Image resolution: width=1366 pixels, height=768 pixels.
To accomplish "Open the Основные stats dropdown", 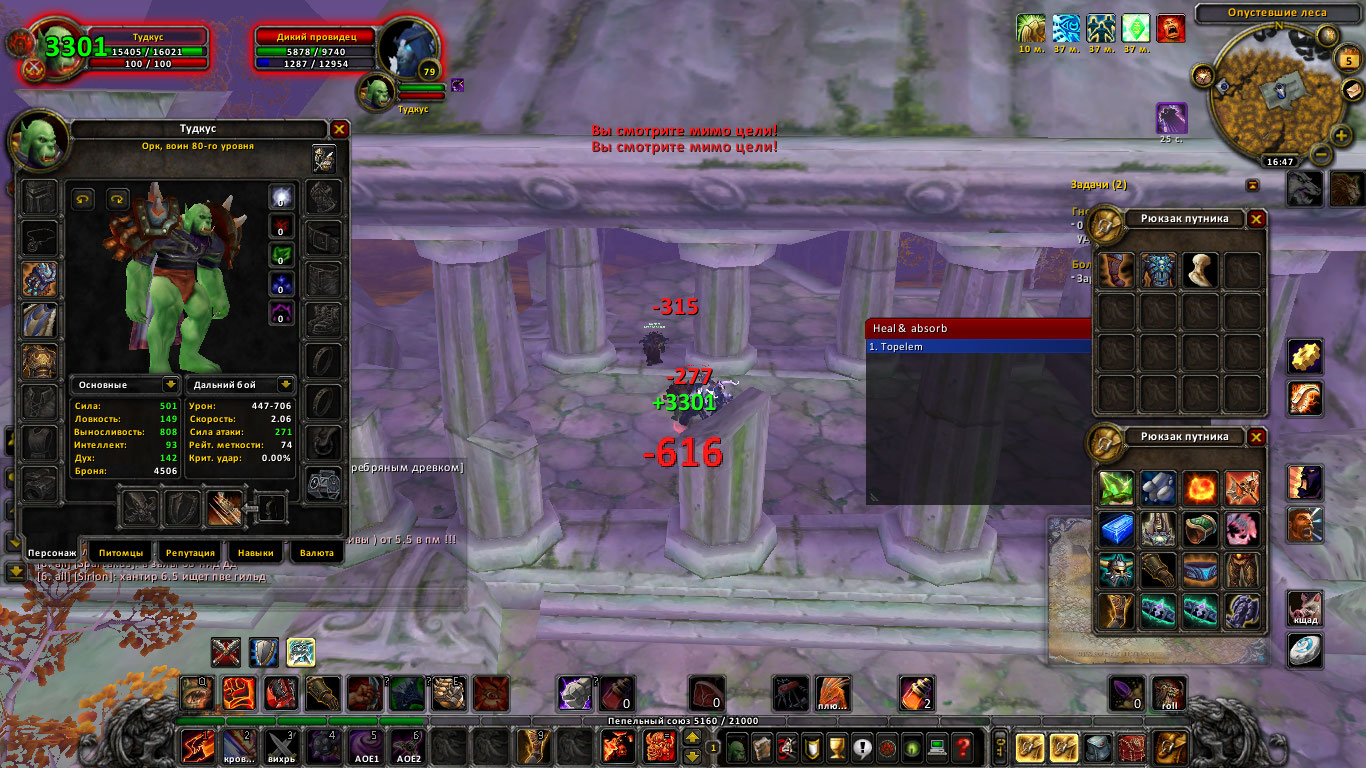I will (170, 384).
